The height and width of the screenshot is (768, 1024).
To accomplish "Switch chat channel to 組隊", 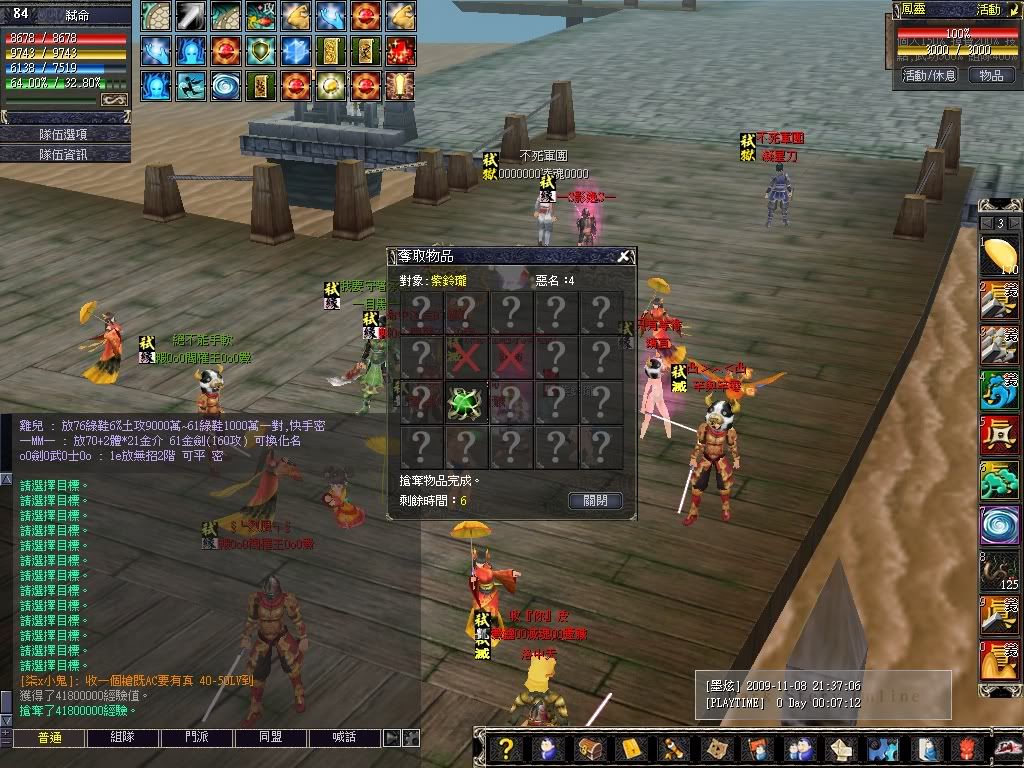I will click(122, 738).
